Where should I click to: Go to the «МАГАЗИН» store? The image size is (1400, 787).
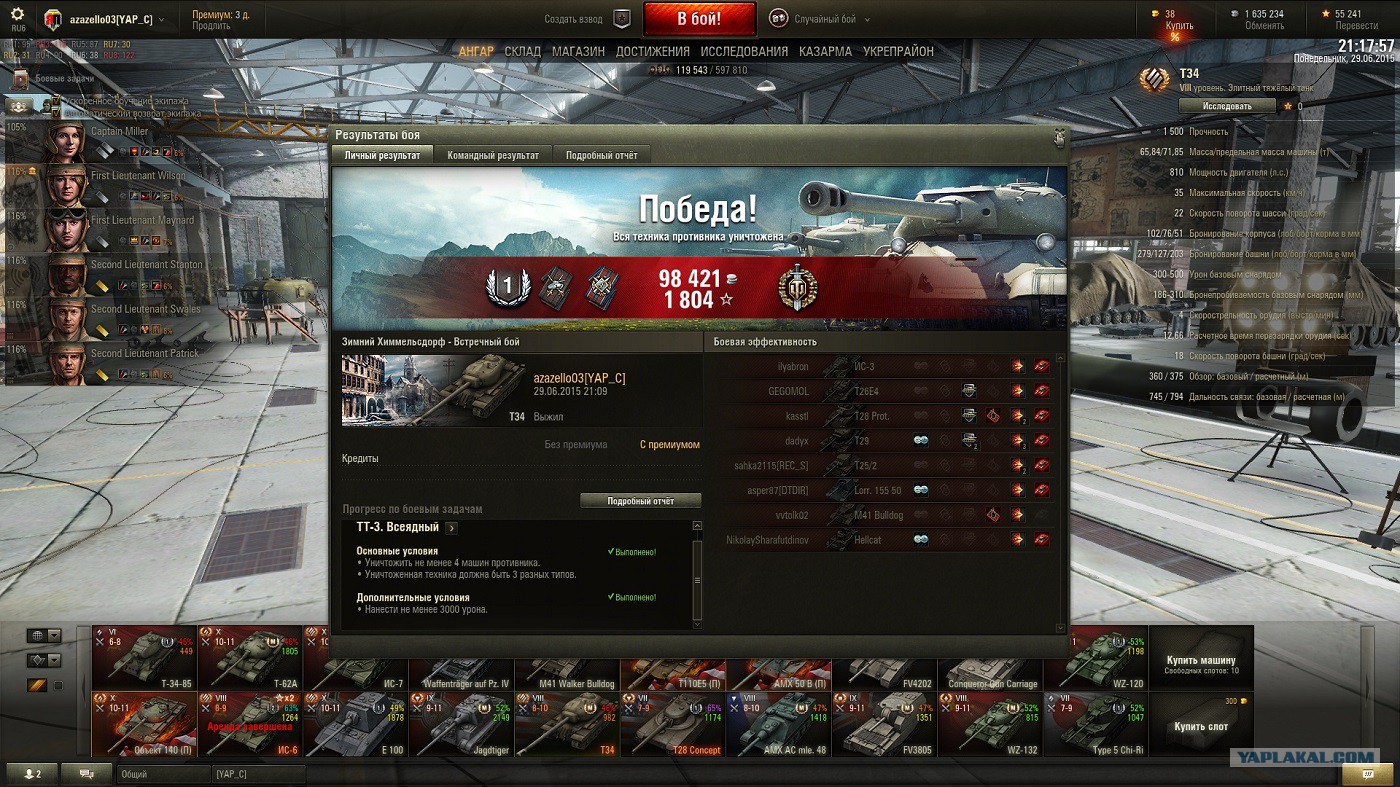(578, 51)
